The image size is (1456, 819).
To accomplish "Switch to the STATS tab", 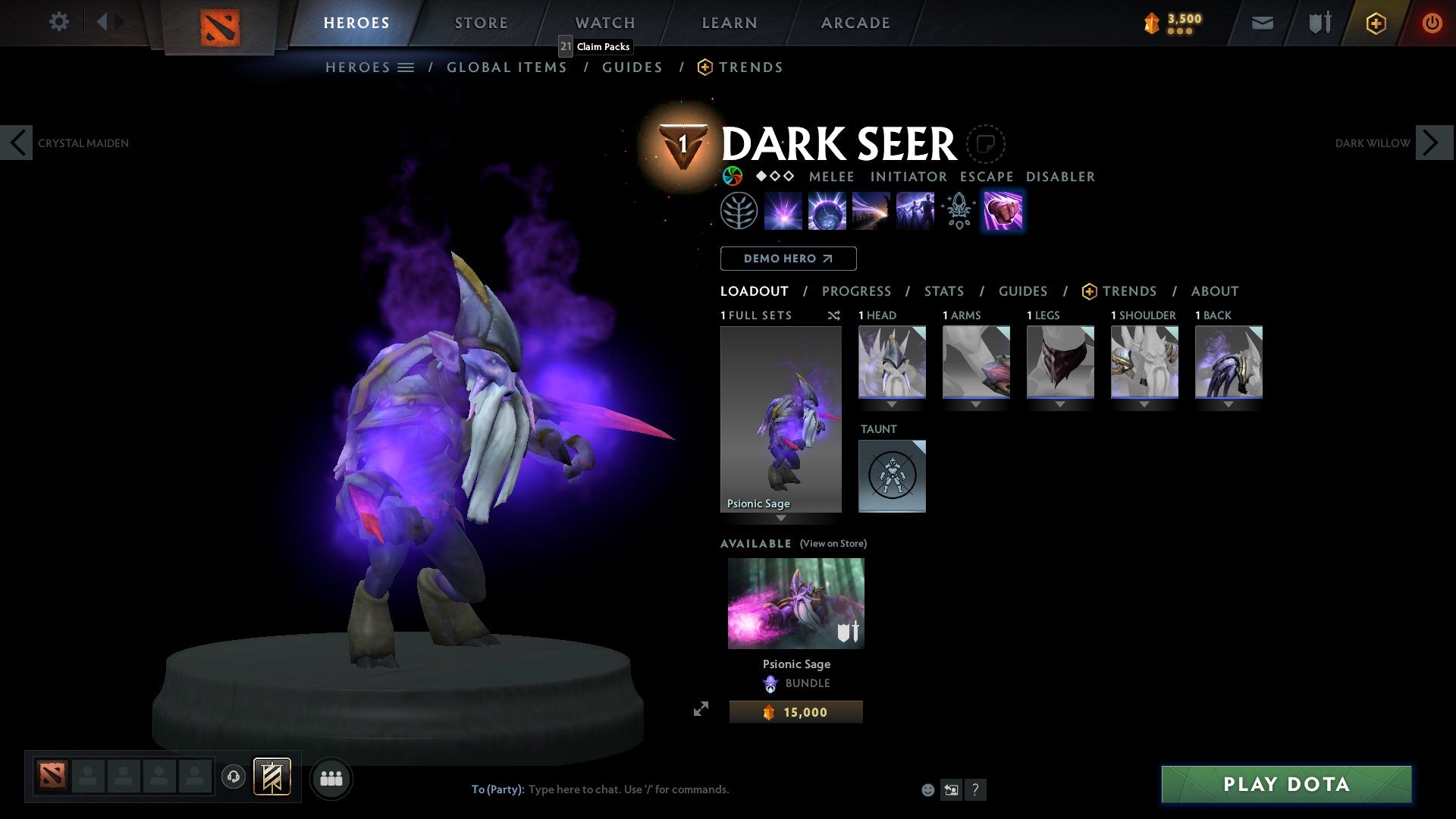I will coord(943,291).
